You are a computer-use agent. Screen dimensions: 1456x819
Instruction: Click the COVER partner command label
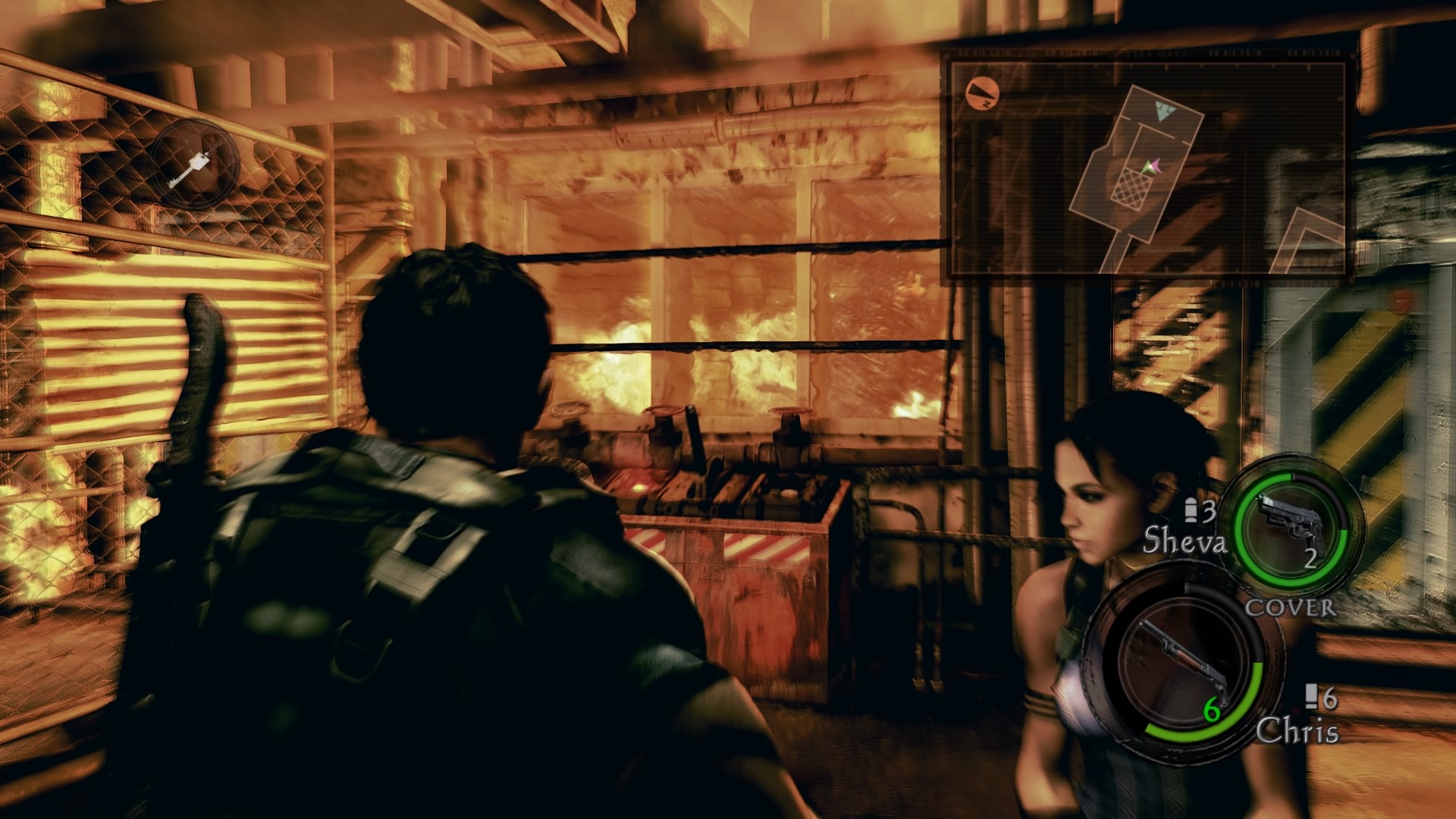(1290, 607)
